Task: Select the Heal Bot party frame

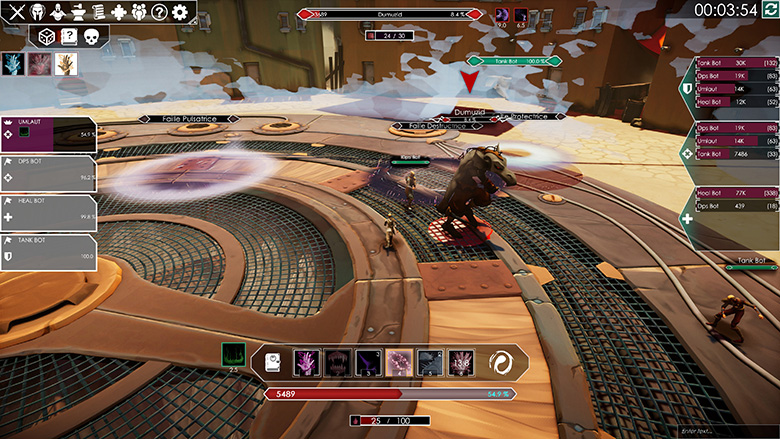Action: click(x=48, y=212)
